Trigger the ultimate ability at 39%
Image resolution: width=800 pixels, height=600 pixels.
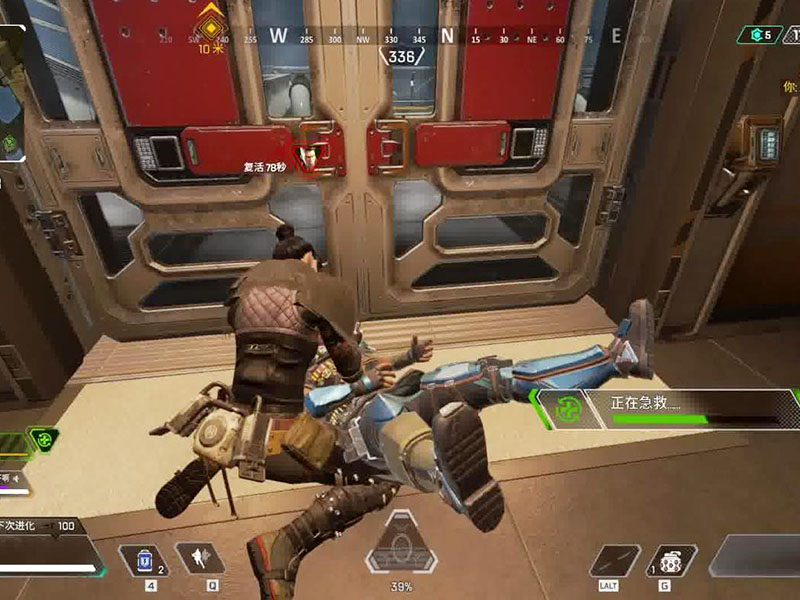(x=400, y=548)
